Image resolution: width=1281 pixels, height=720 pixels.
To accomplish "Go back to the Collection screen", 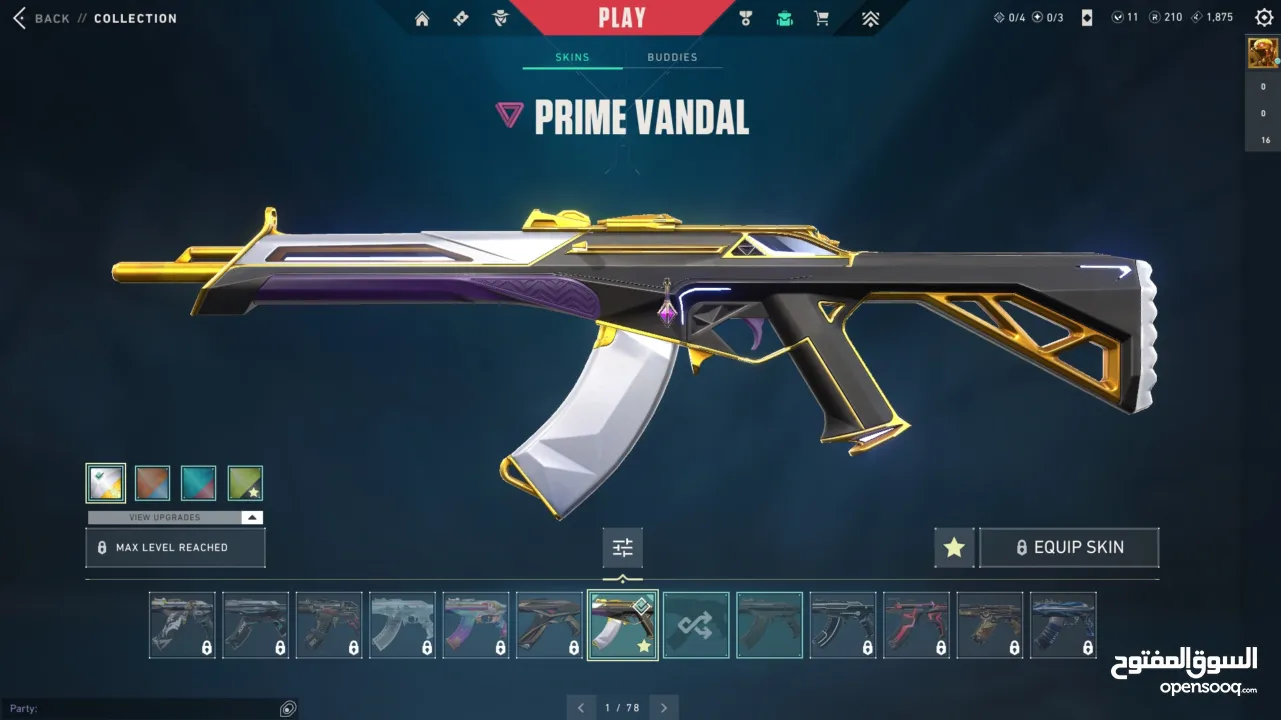I will (x=45, y=18).
